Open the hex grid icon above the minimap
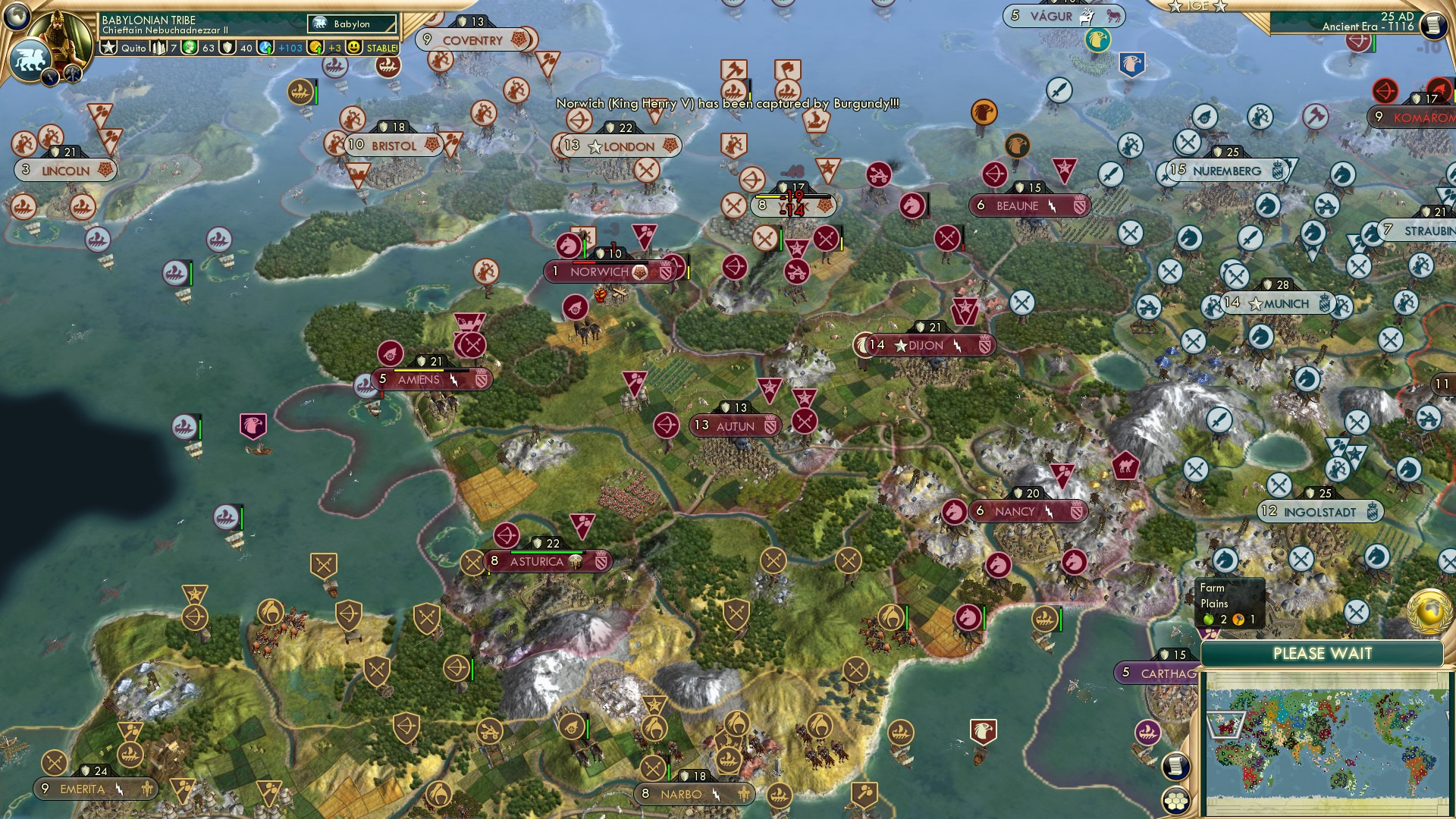Screen dimensions: 1456x819 point(1176,800)
